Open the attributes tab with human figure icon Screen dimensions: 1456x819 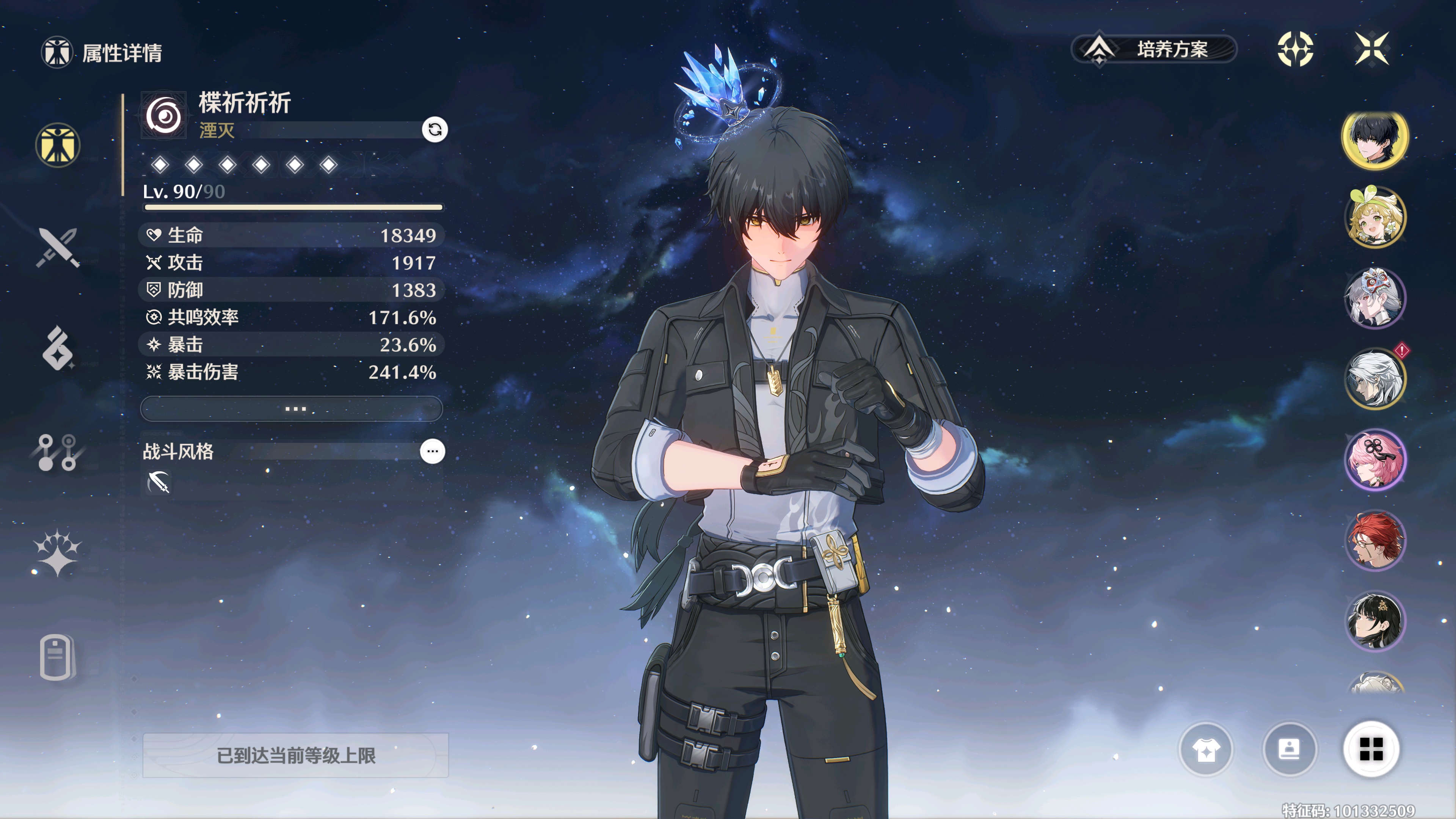click(58, 145)
